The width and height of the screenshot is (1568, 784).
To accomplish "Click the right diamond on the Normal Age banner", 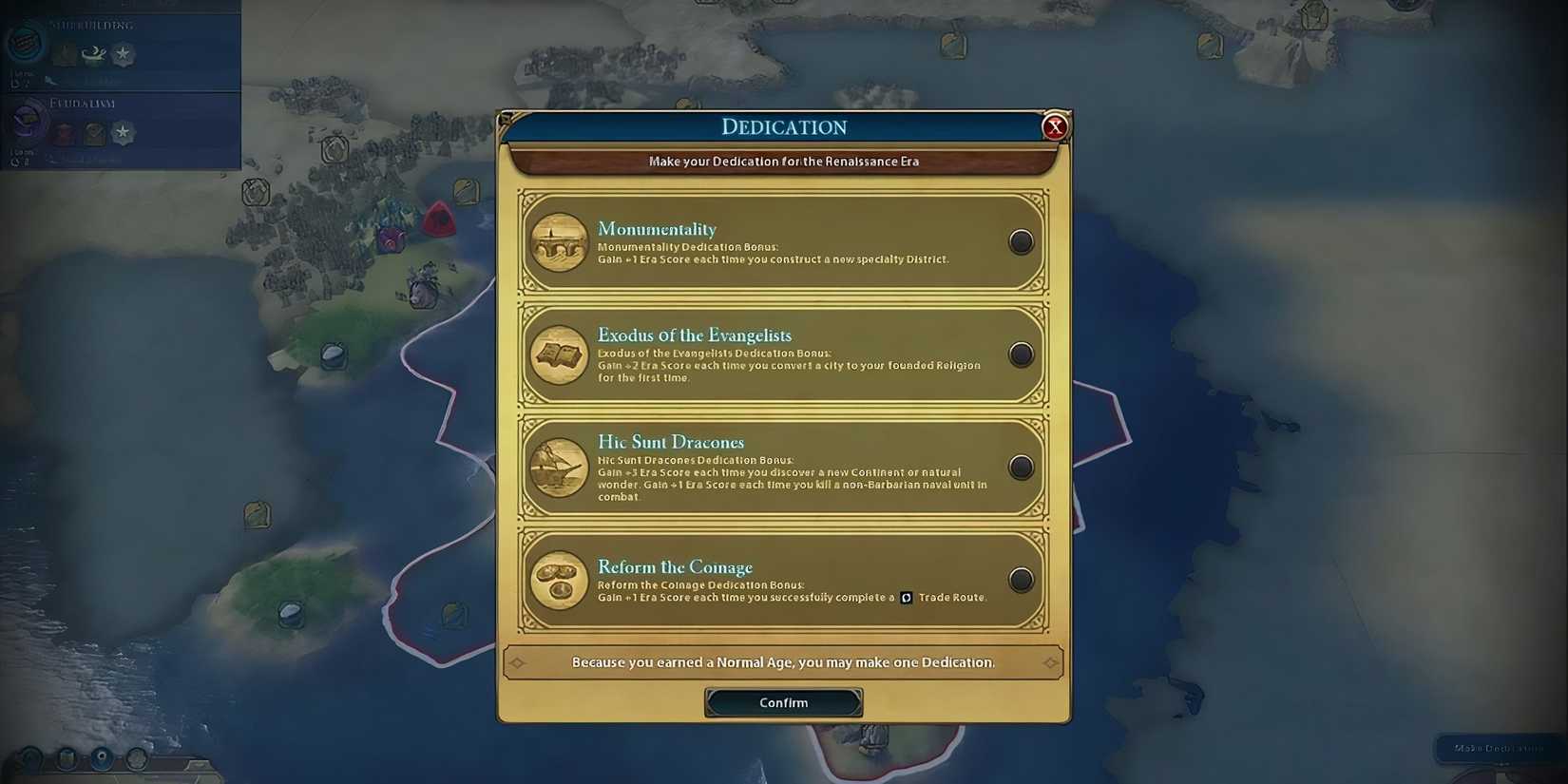I will click(1050, 662).
